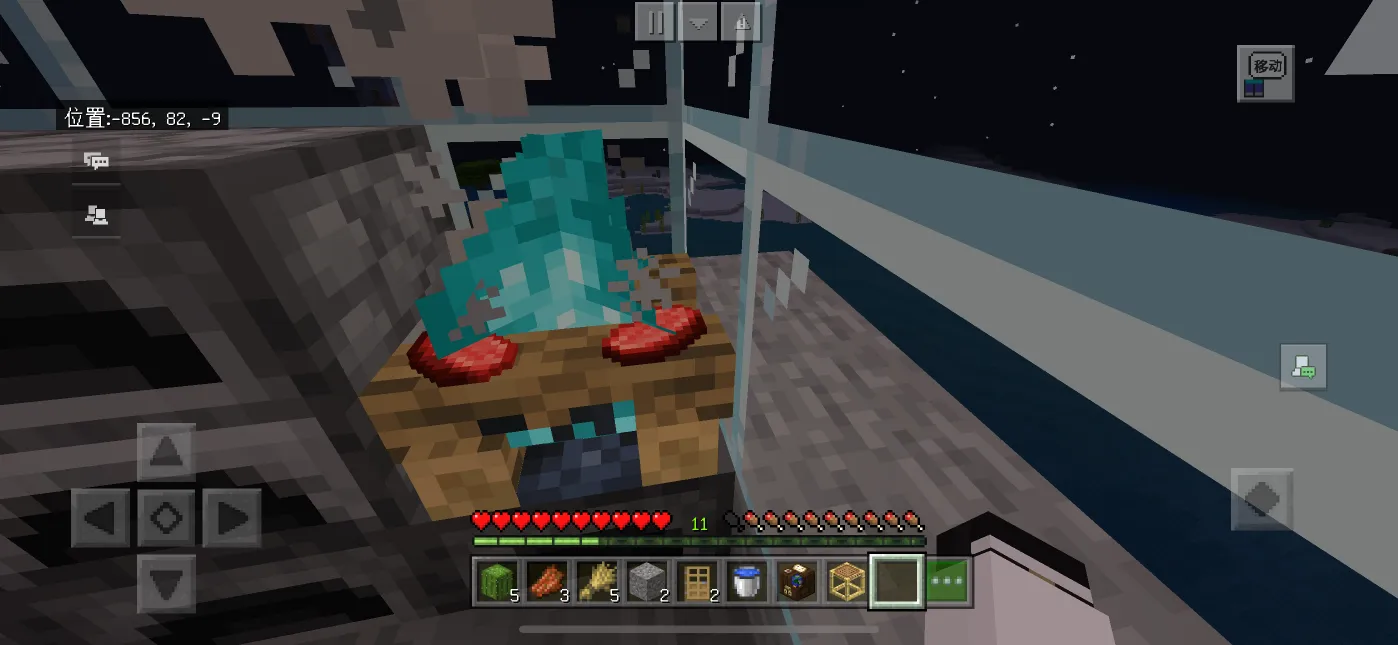Select the wheat hotbar slot

click(x=597, y=582)
